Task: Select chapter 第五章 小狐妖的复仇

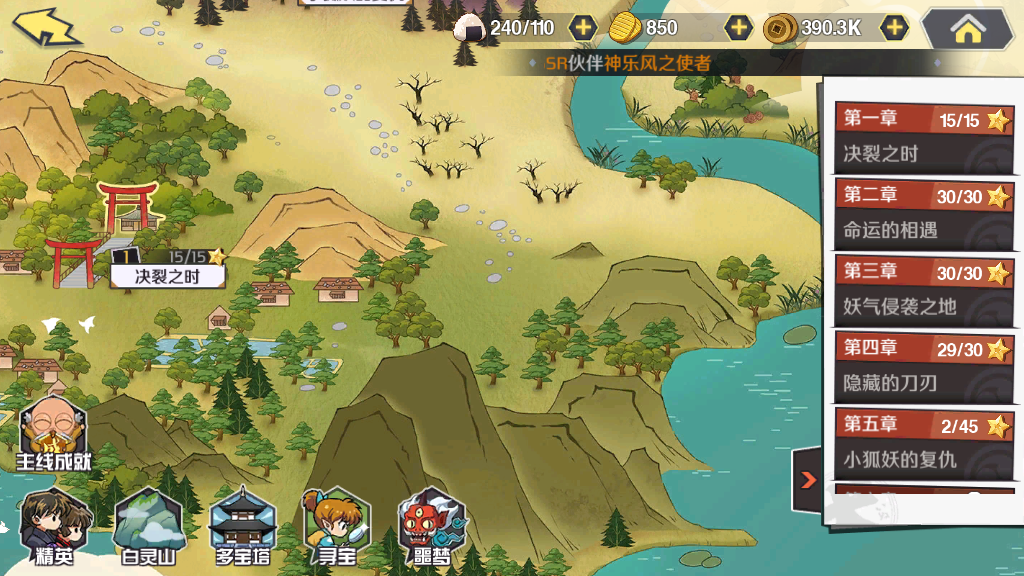Action: click(x=922, y=442)
